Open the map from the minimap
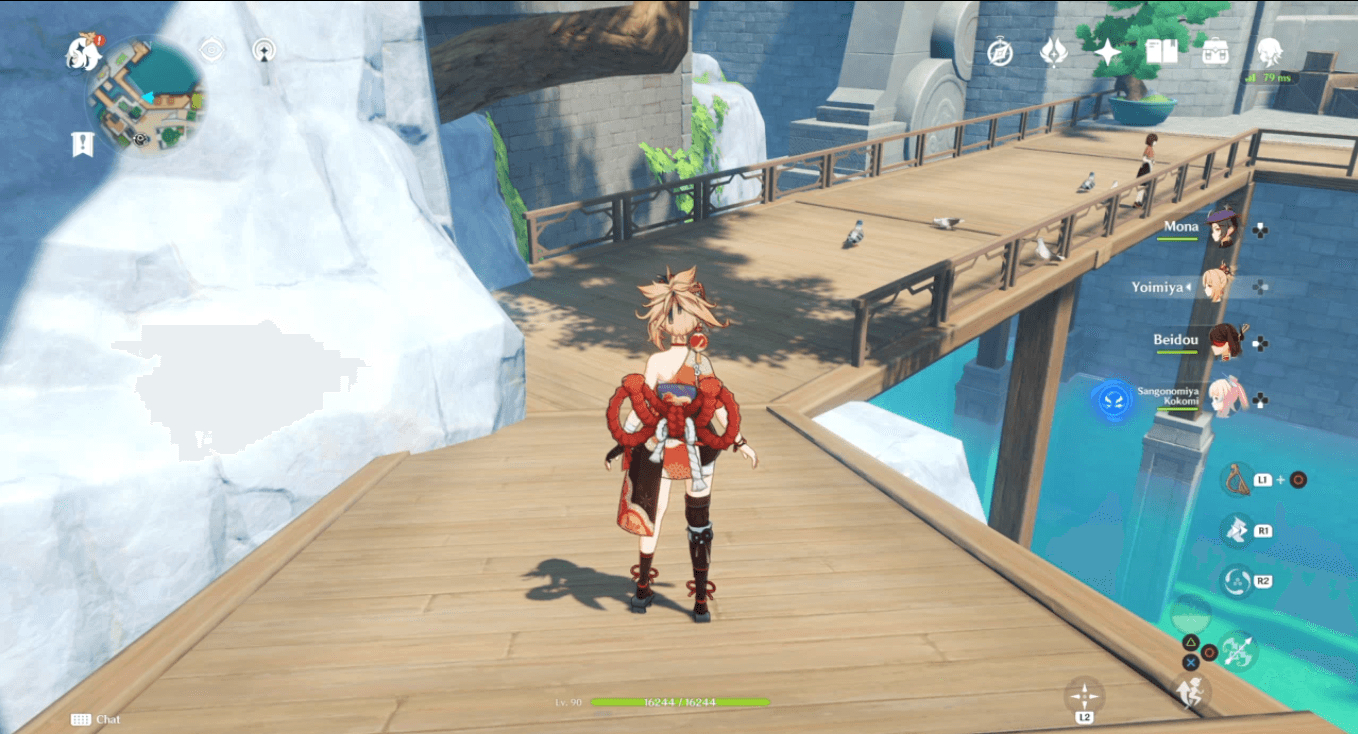The image size is (1358, 734). pyautogui.click(x=146, y=98)
